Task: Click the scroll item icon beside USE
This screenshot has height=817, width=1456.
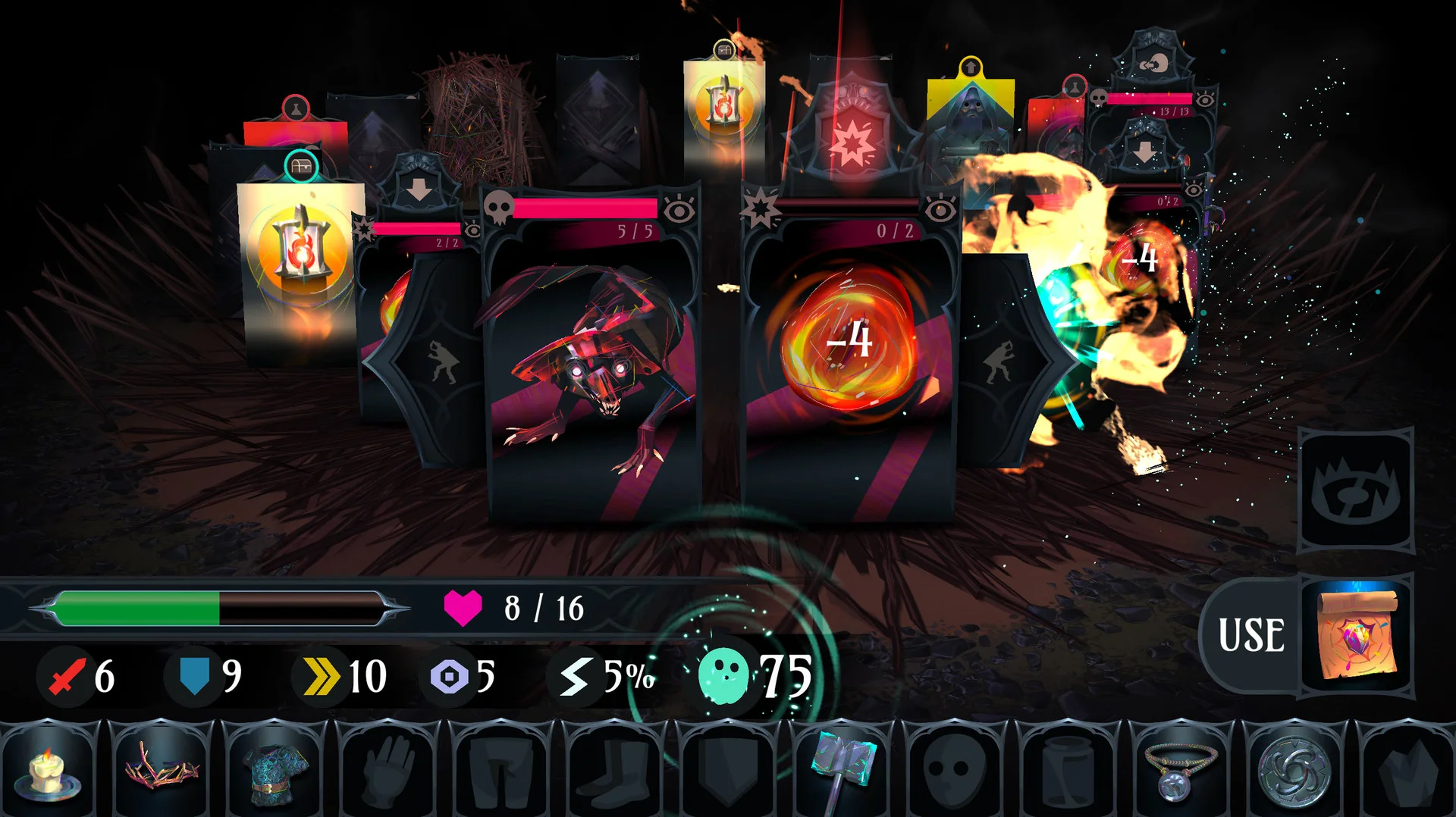Action: tap(1357, 634)
